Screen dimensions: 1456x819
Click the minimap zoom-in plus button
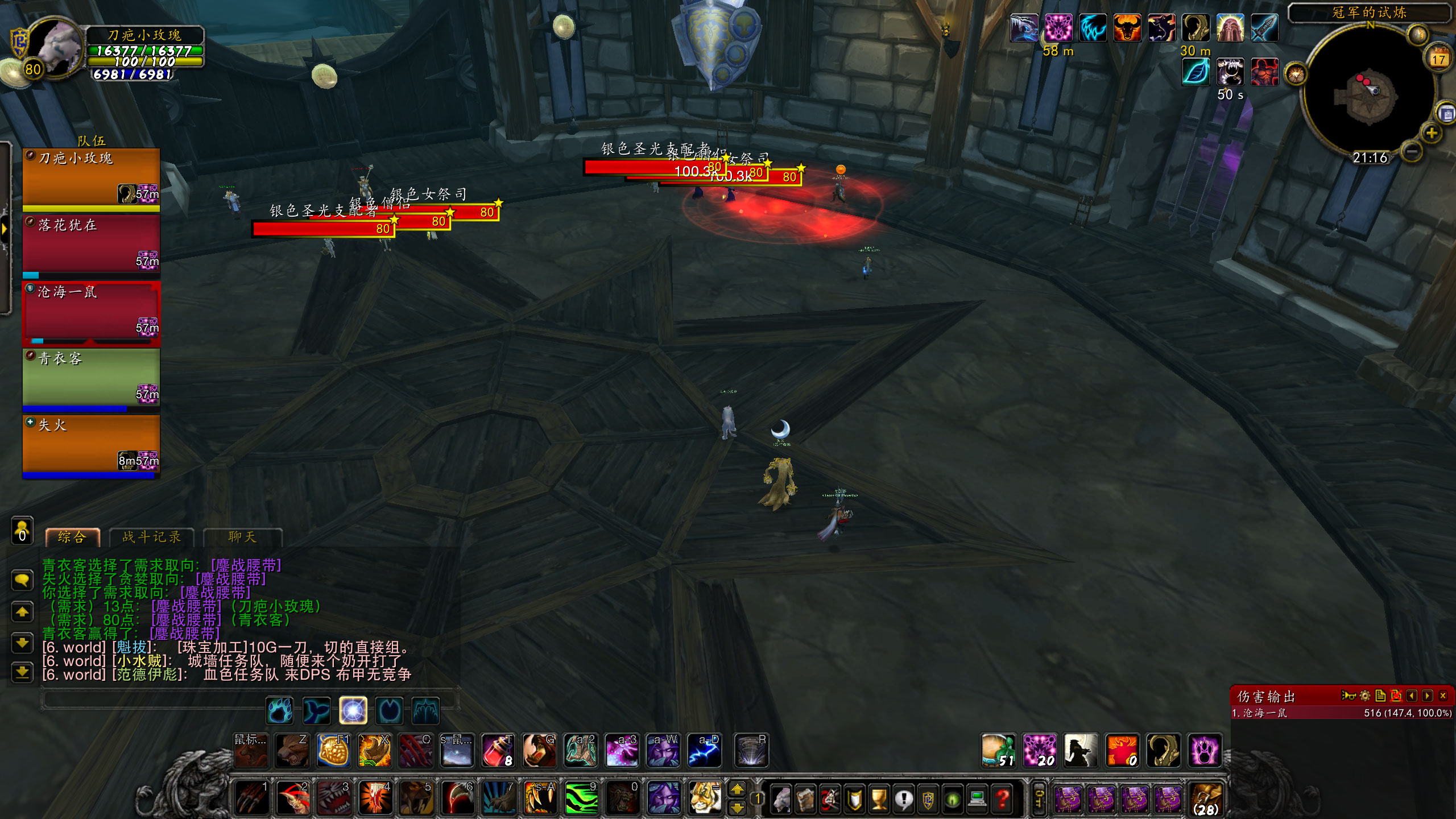pos(1432,133)
